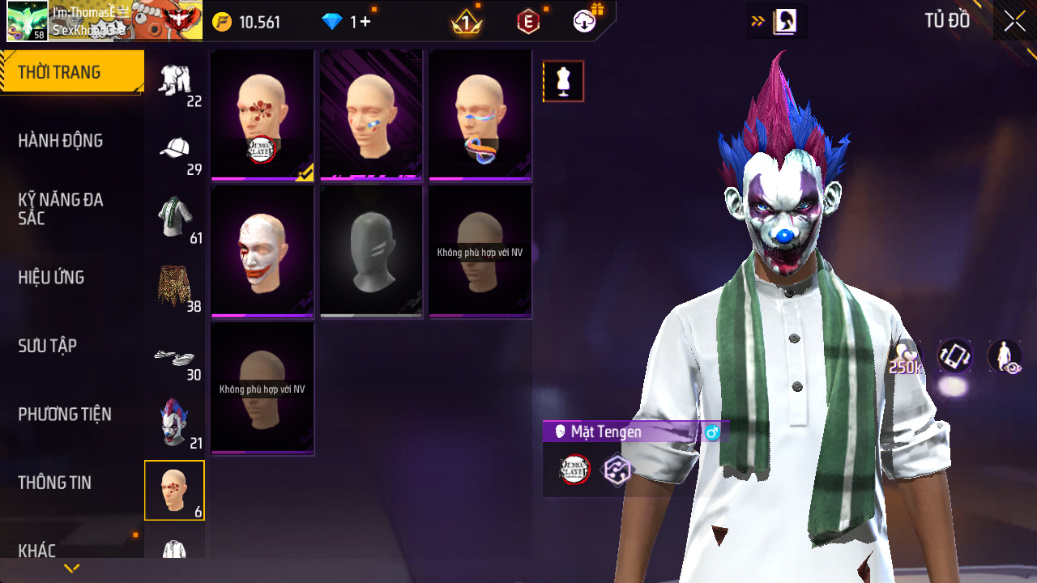Open the Hành Động category
The height and width of the screenshot is (583, 1037).
61,141
